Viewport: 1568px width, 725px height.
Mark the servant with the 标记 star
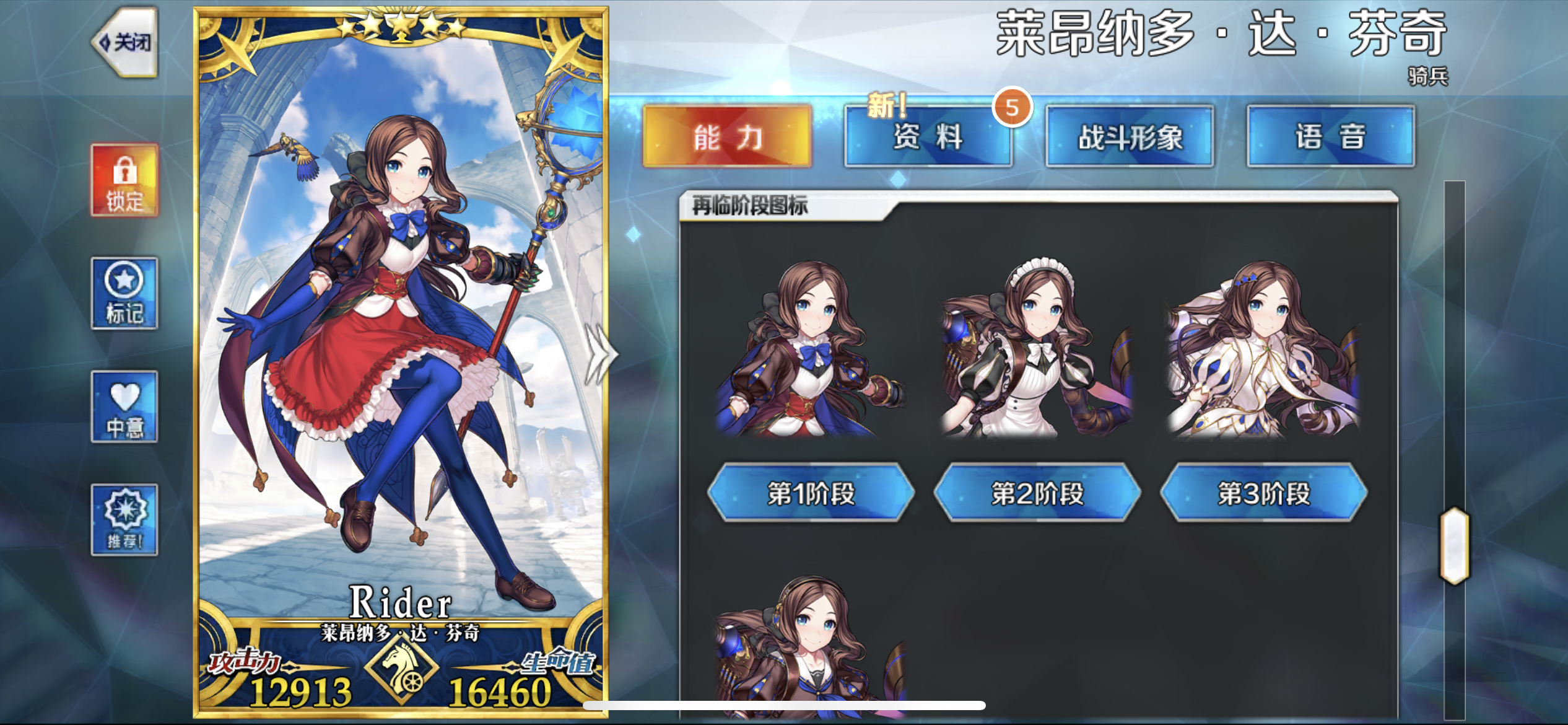point(124,293)
